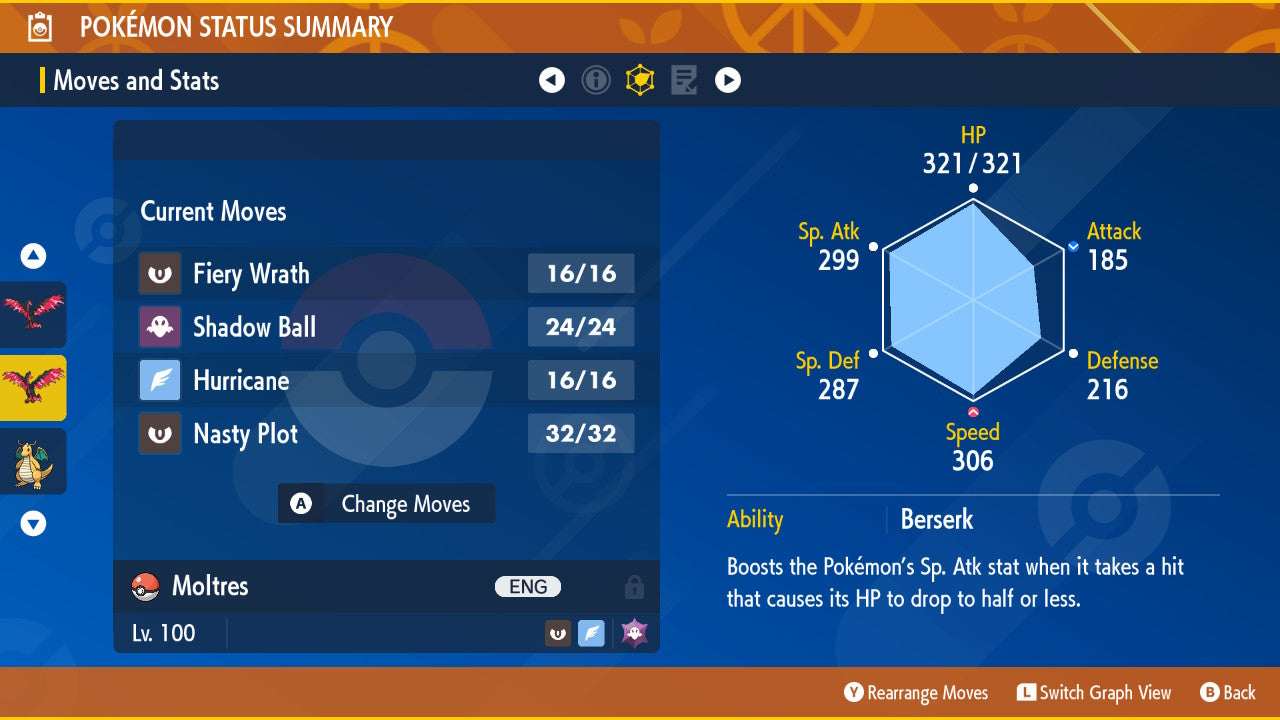Go Back from the summary screen
Screen dimensions: 1280x720
(1228, 693)
